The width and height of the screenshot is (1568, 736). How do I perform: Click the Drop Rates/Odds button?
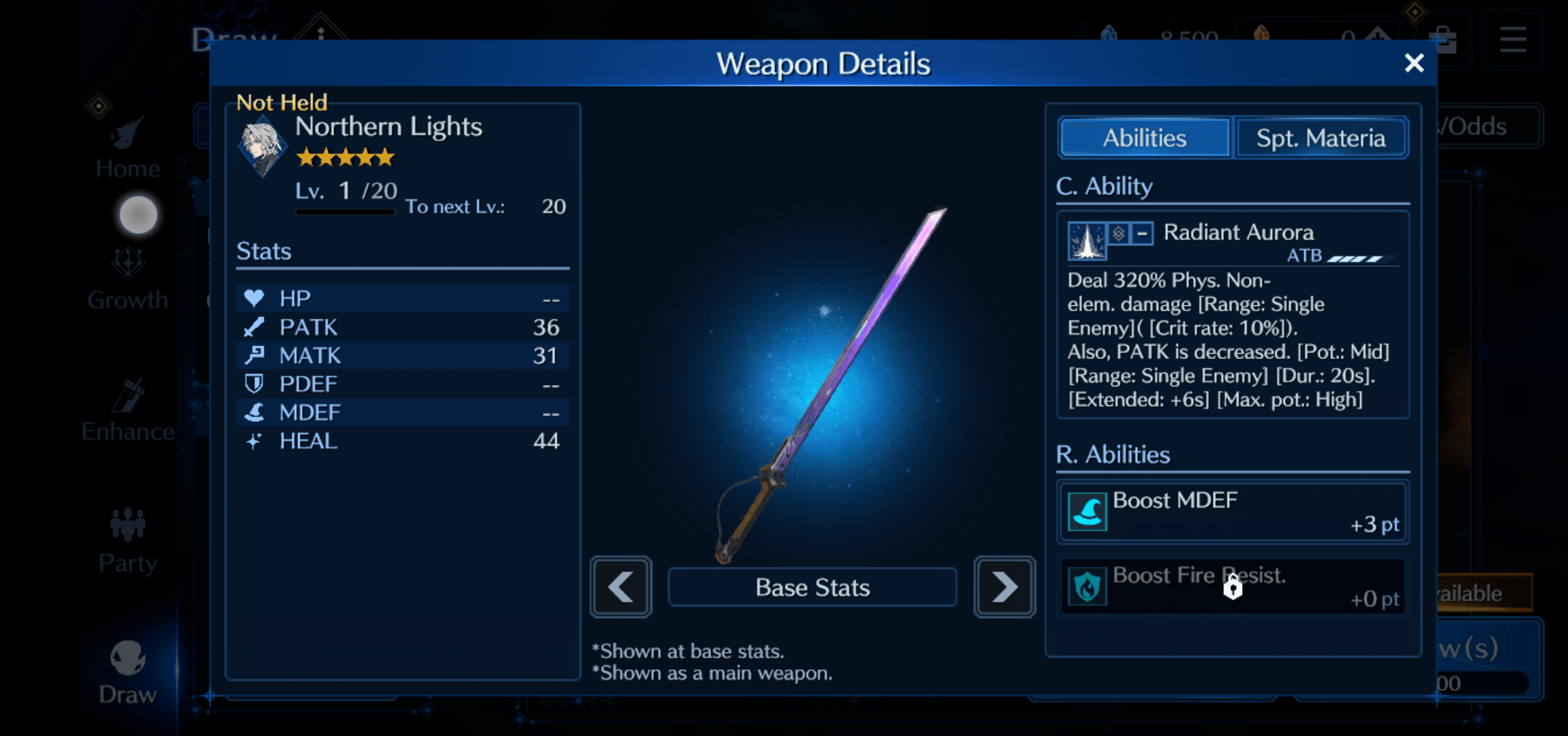click(x=1473, y=126)
